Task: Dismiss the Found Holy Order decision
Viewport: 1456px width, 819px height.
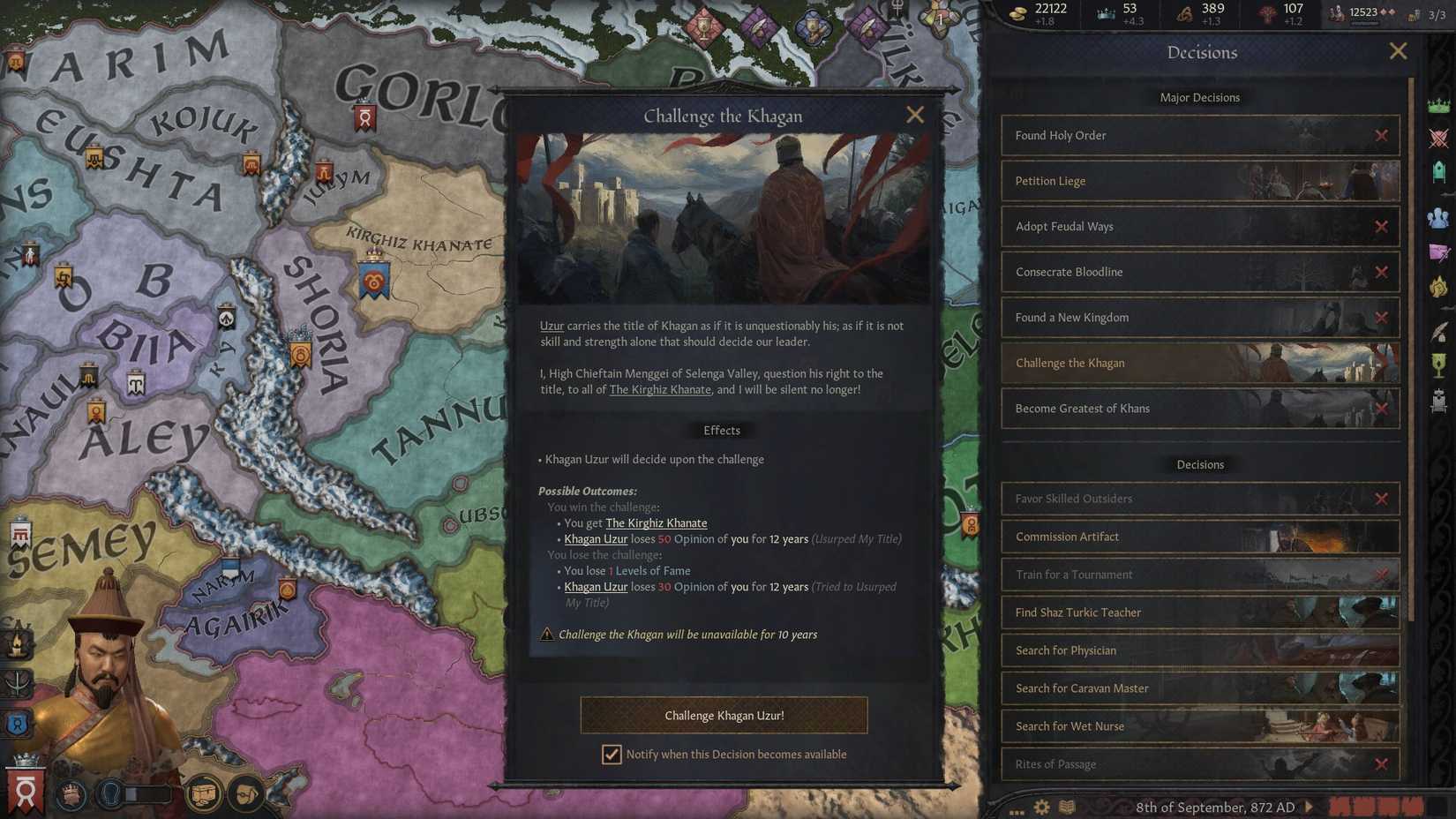Action: (1383, 135)
